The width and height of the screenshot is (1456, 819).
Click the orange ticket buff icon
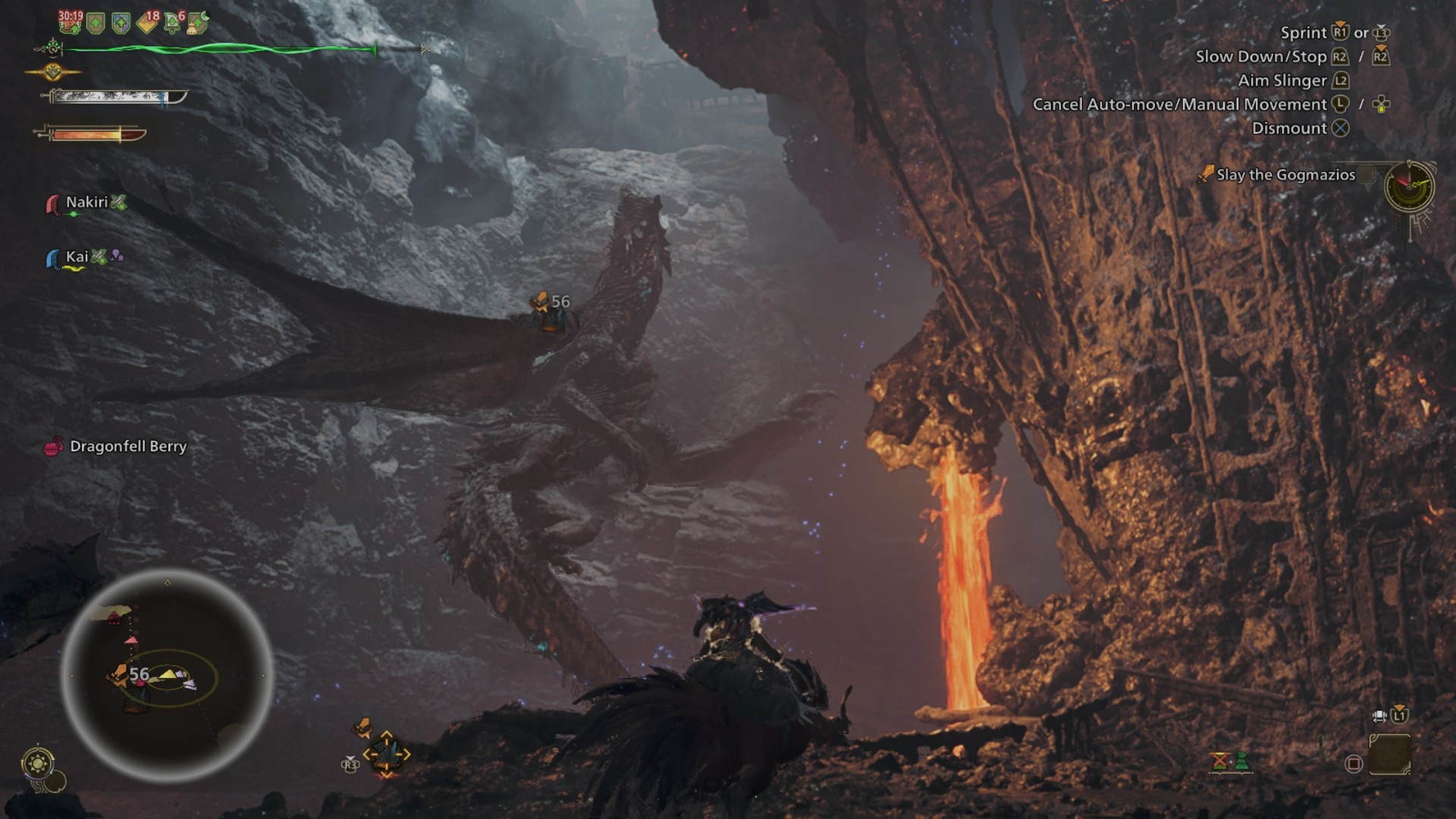tap(147, 23)
